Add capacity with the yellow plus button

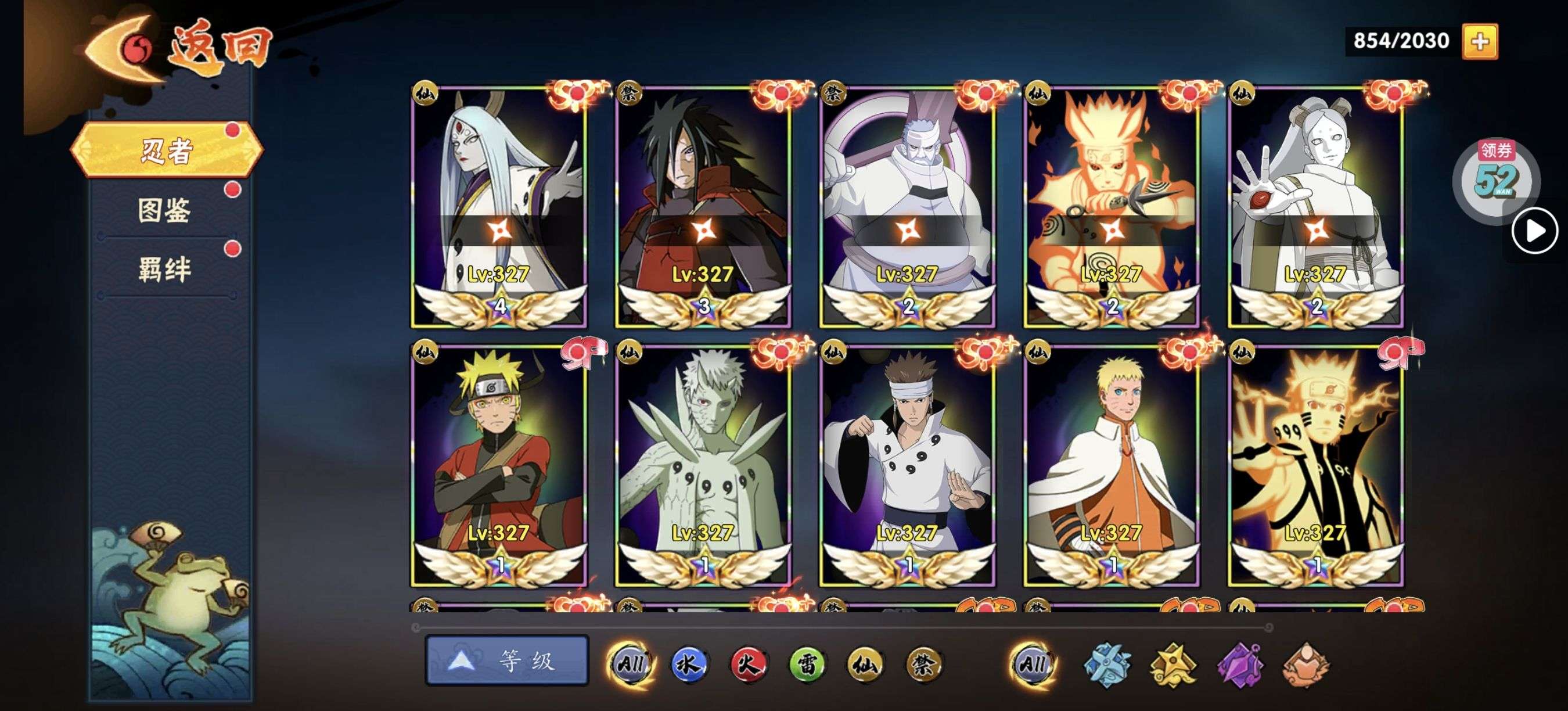point(1480,41)
